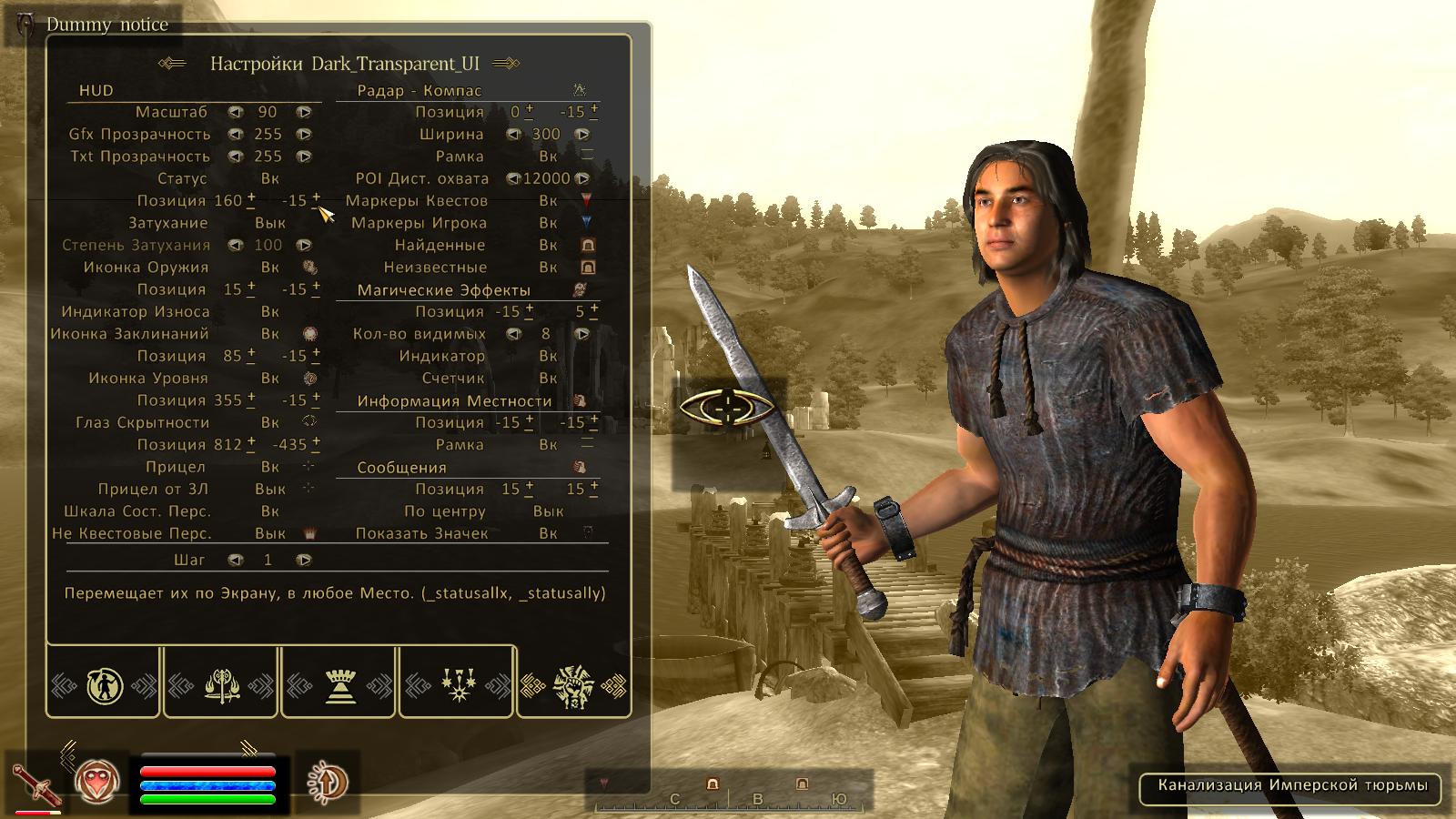This screenshot has width=1456, height=819.
Task: Decrease compass Ширина with left arrow
Action: point(513,135)
